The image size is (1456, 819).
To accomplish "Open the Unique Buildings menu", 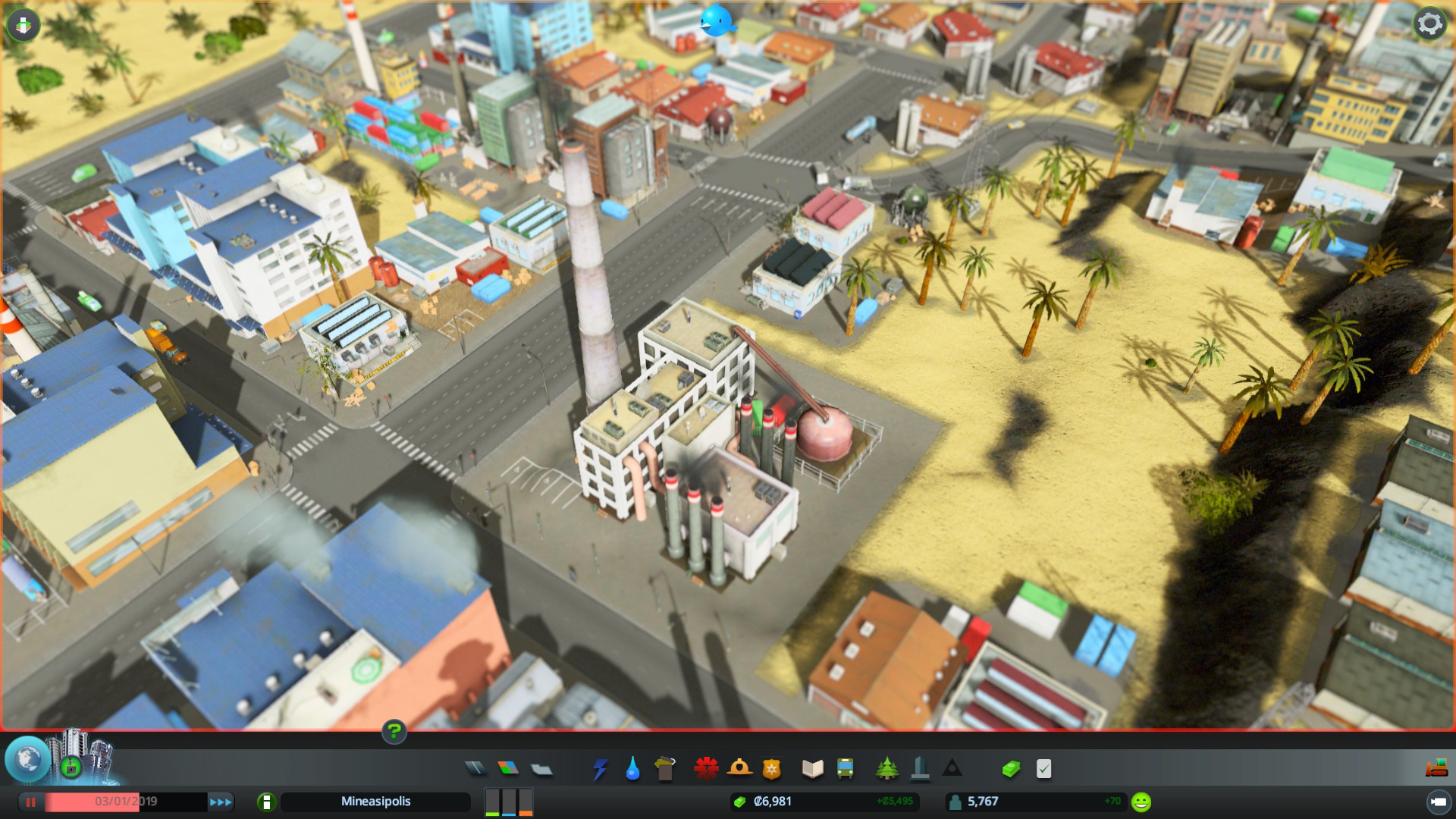I will tap(920, 769).
